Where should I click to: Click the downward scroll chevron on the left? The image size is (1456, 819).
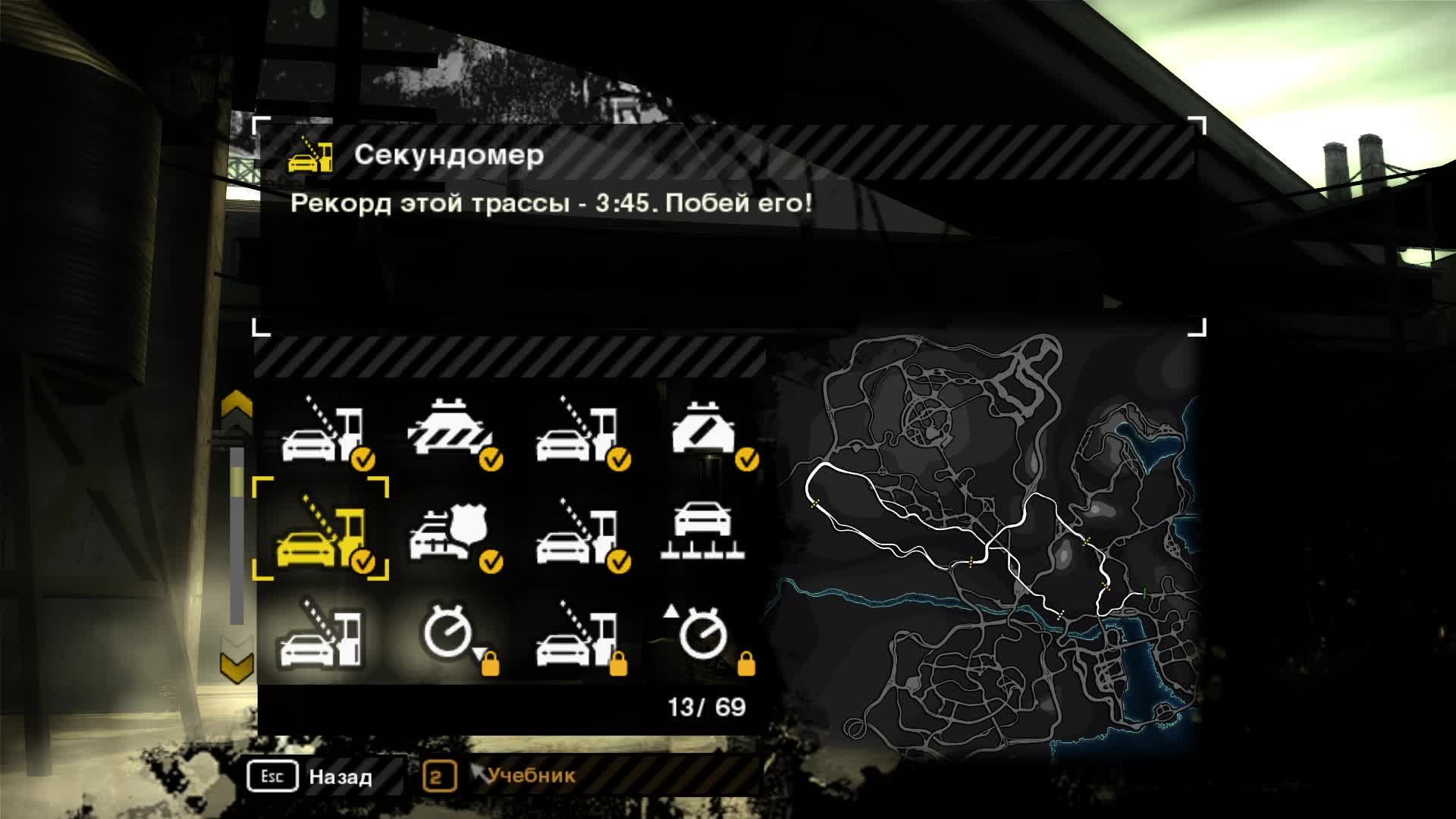coord(237,667)
